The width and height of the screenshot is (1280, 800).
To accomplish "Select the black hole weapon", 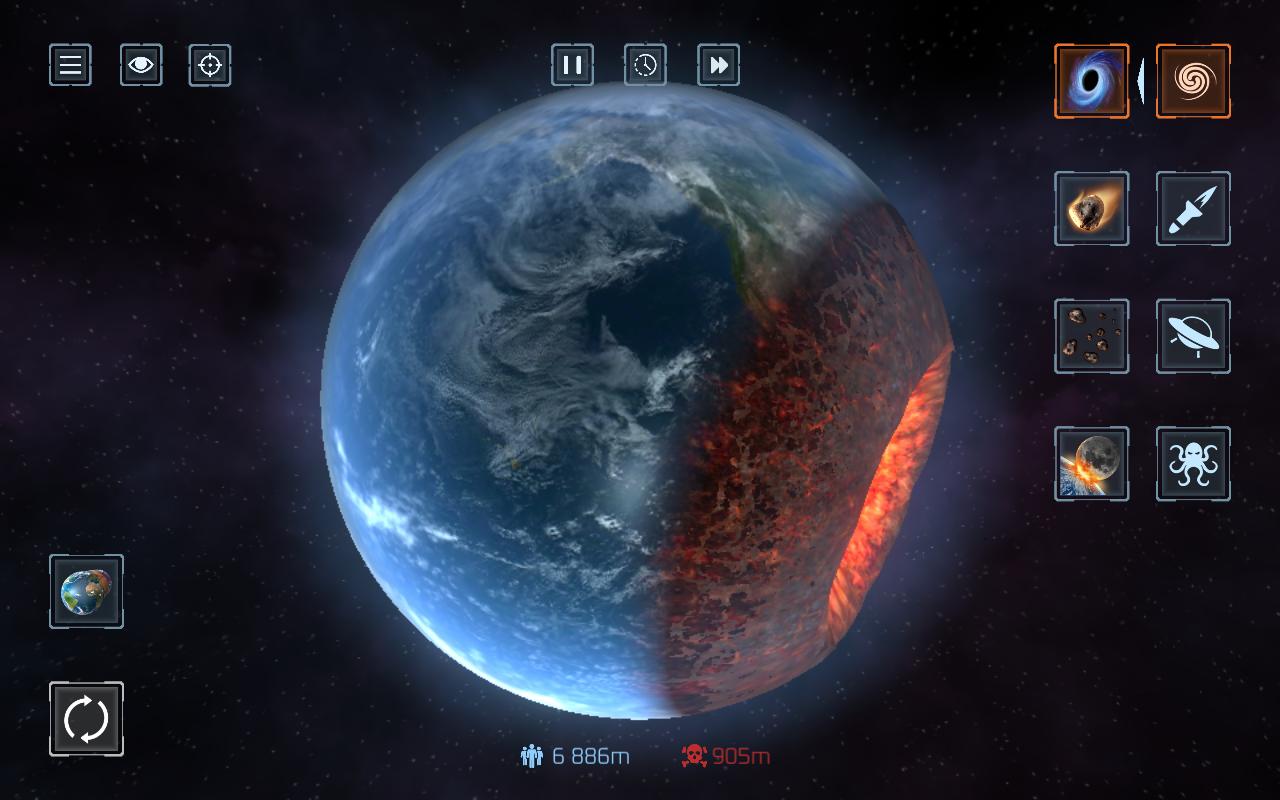I will click(1091, 81).
